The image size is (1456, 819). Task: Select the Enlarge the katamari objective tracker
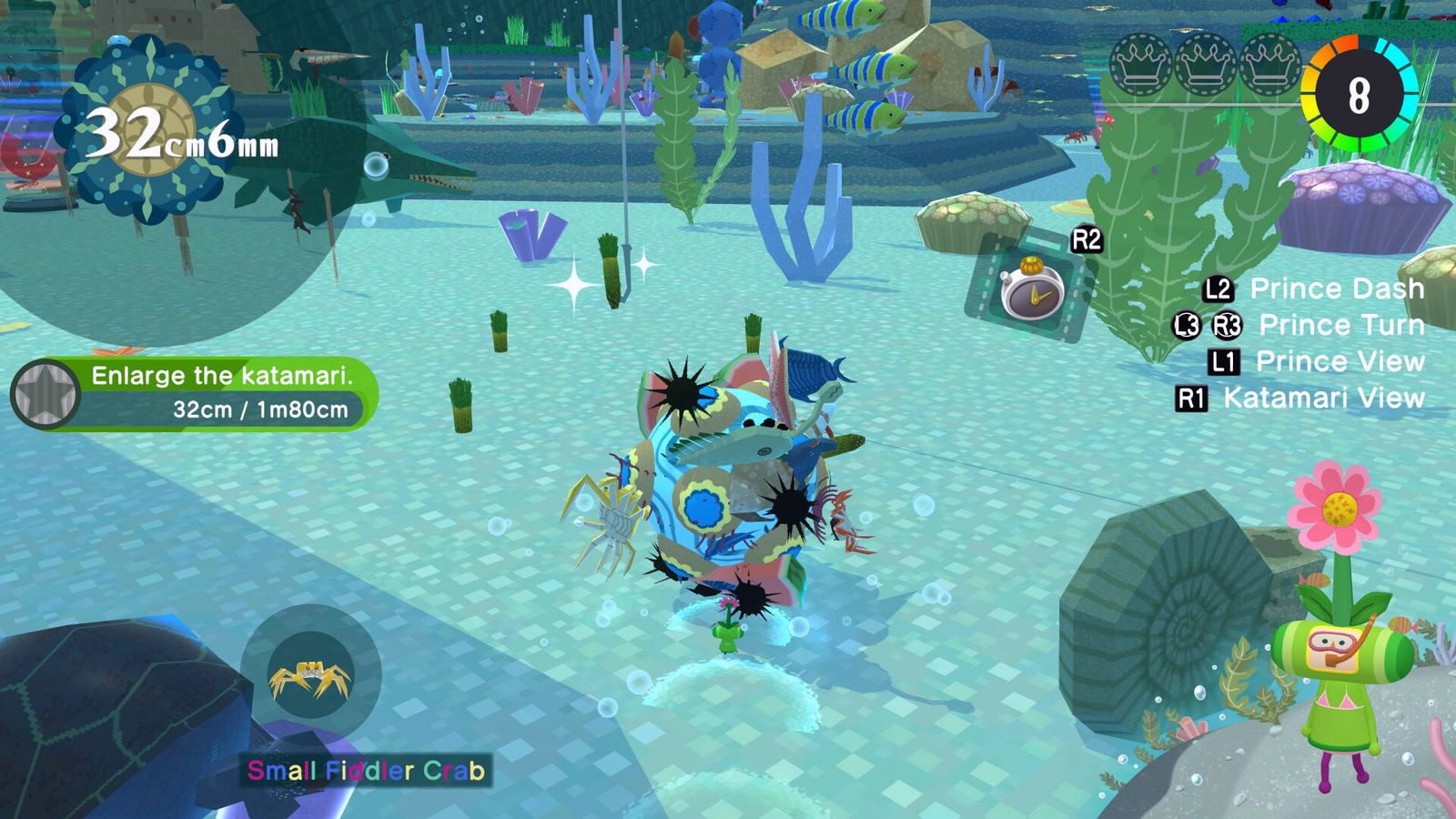196,393
